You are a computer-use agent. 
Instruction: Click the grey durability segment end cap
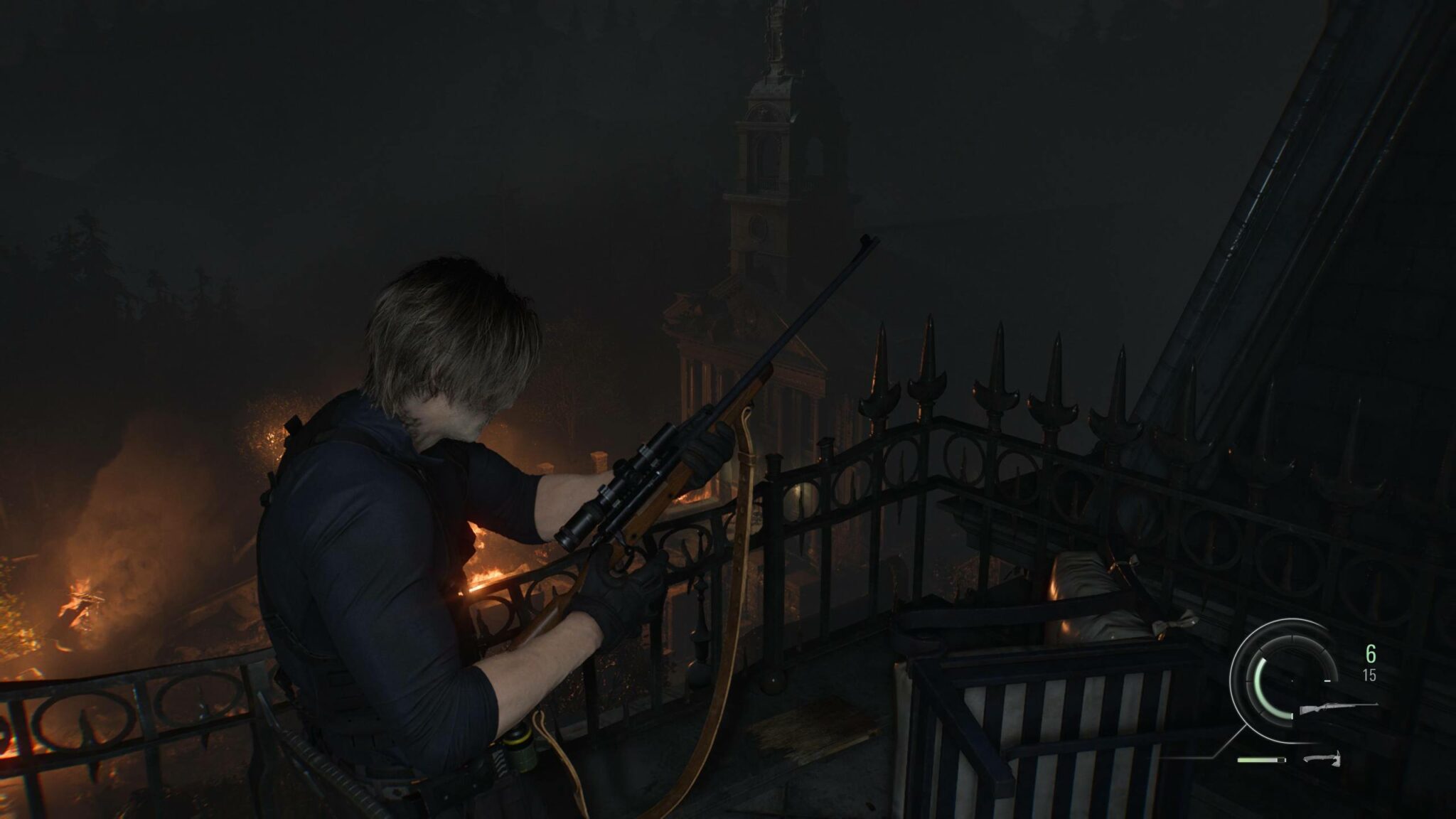point(1283,760)
